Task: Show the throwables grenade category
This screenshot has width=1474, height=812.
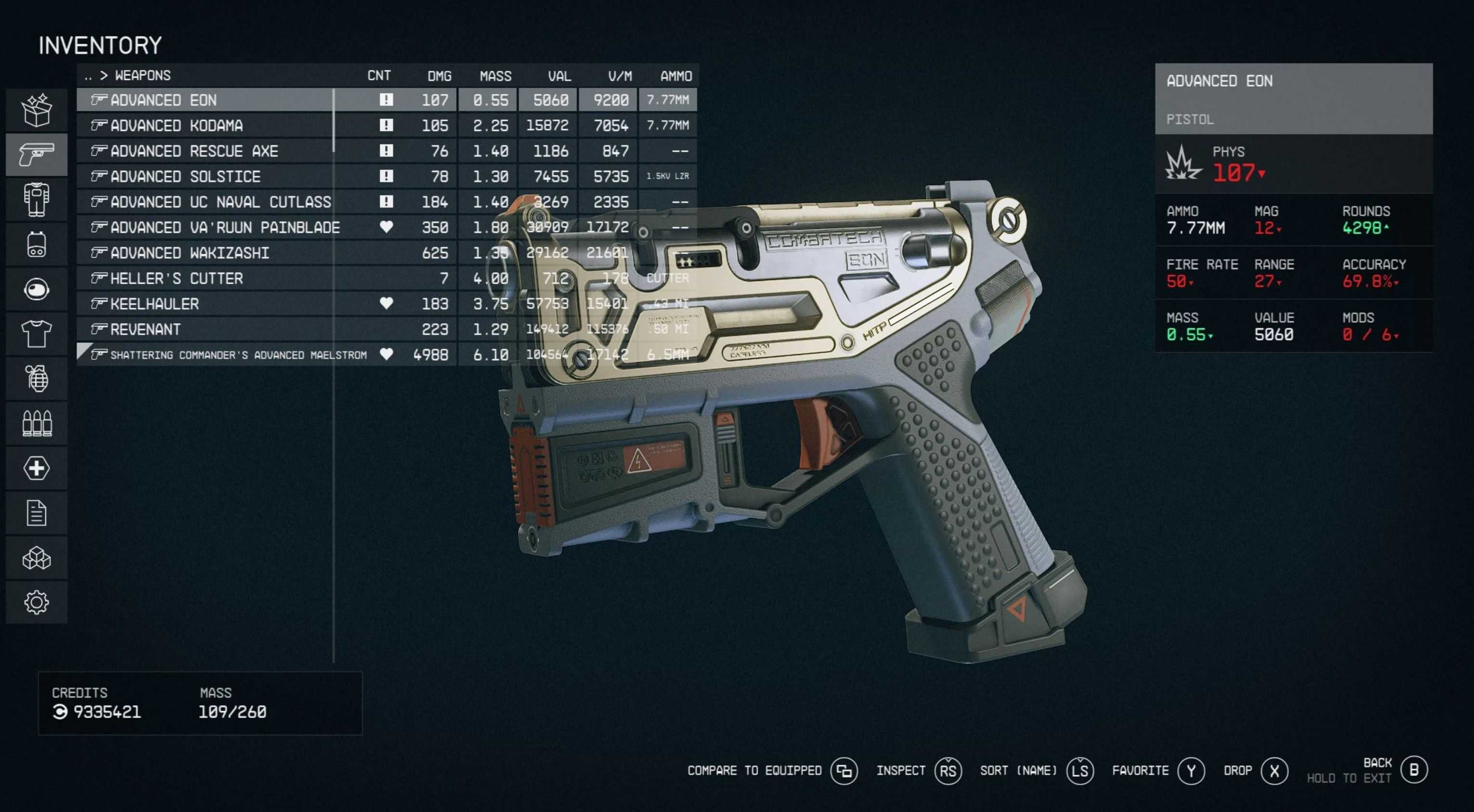Action: pos(37,379)
